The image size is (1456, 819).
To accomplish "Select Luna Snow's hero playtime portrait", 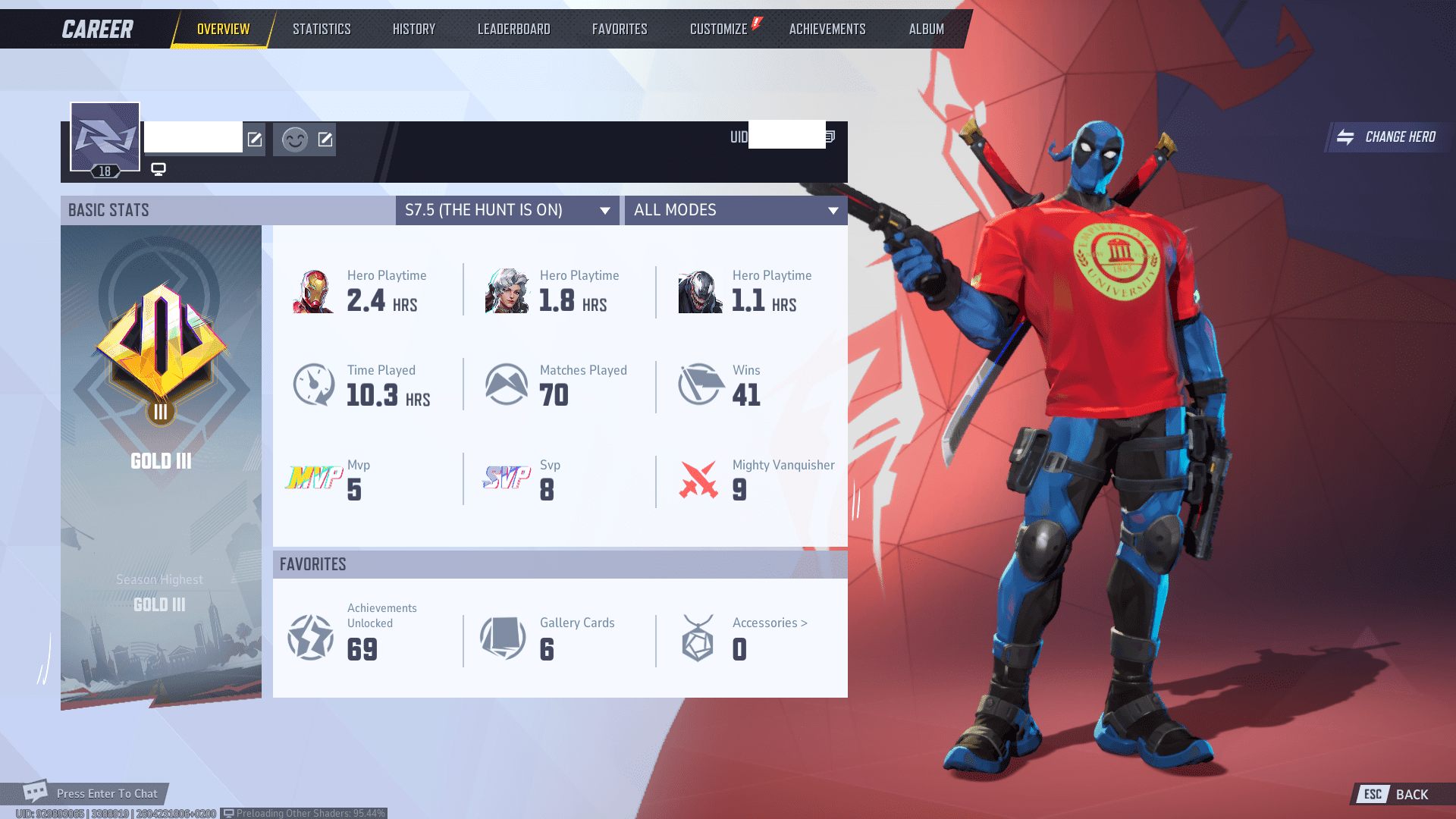I will click(x=506, y=290).
